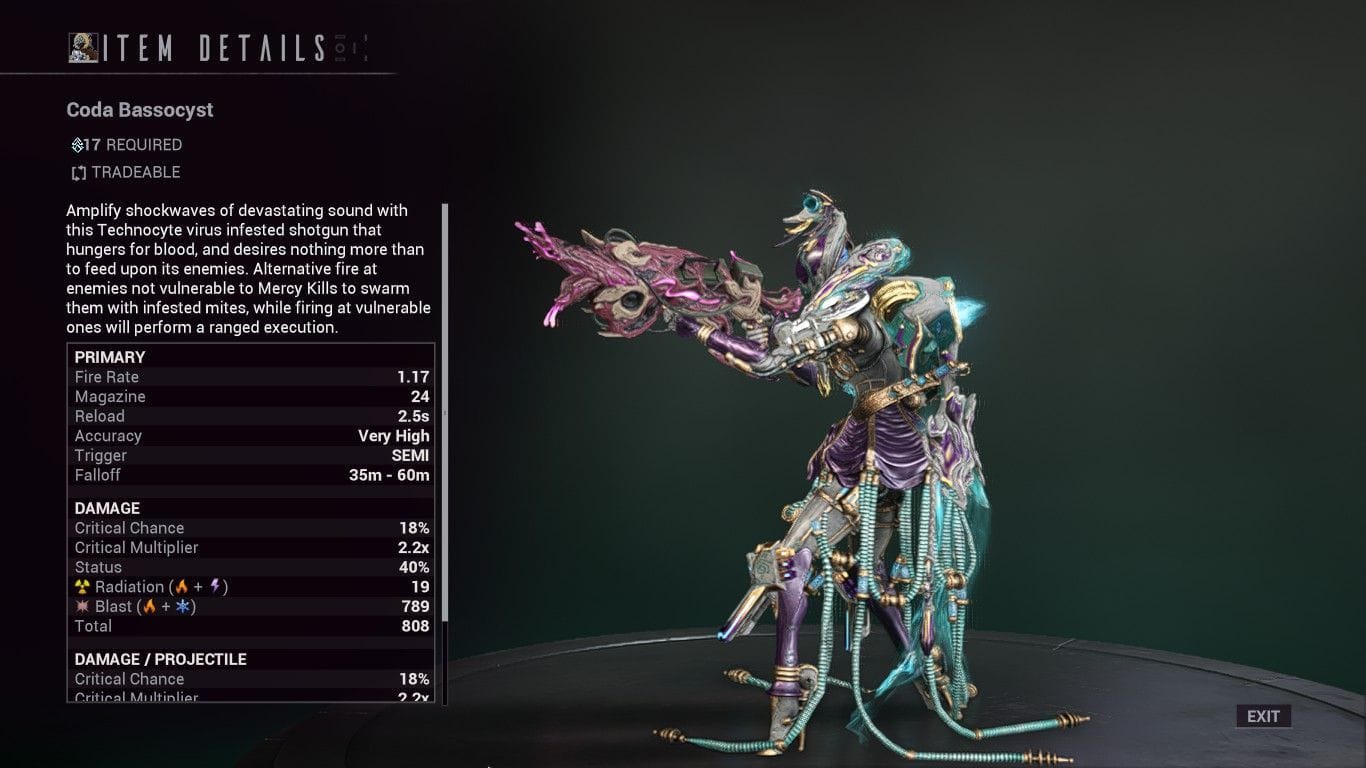The width and height of the screenshot is (1366, 768).
Task: Click the Coda Bassocyst item name
Action: (x=139, y=110)
